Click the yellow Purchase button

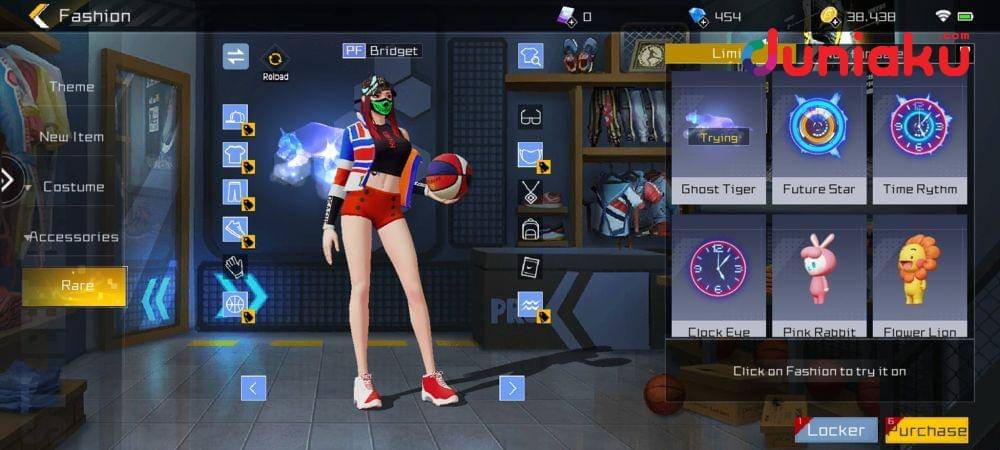pos(927,430)
